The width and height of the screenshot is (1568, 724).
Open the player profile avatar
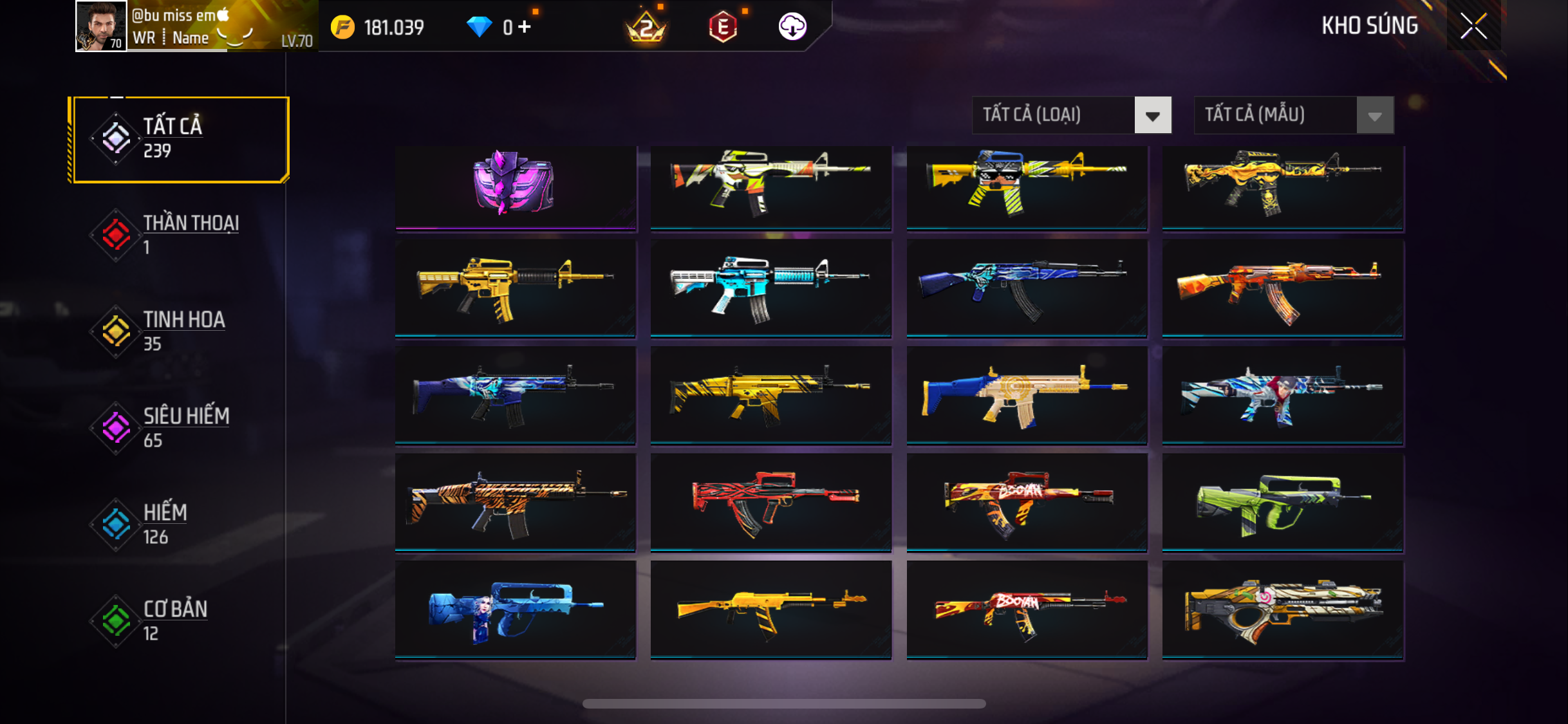(100, 26)
